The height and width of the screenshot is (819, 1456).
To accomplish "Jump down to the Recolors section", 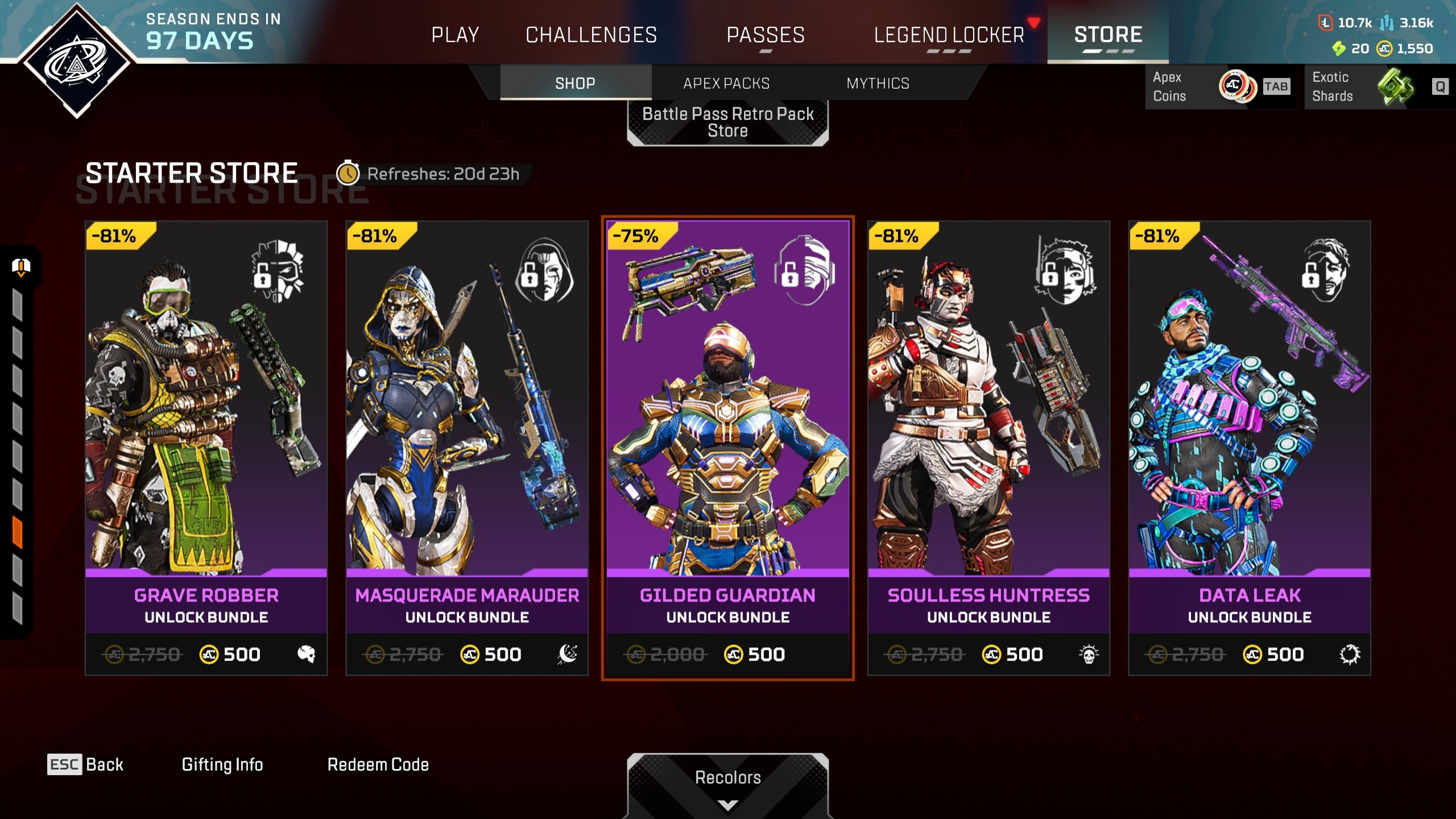I will (727, 785).
